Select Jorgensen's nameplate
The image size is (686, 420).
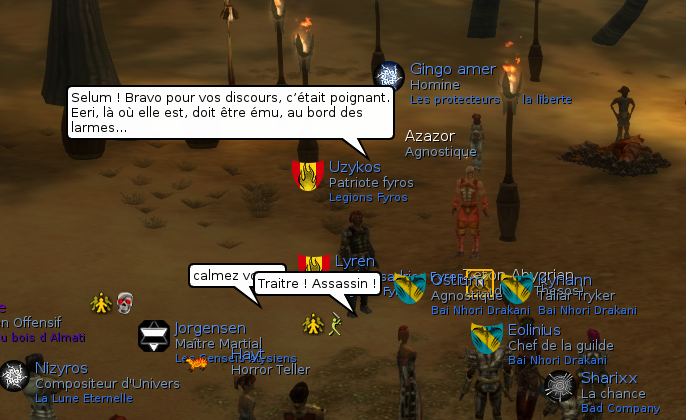pos(210,328)
